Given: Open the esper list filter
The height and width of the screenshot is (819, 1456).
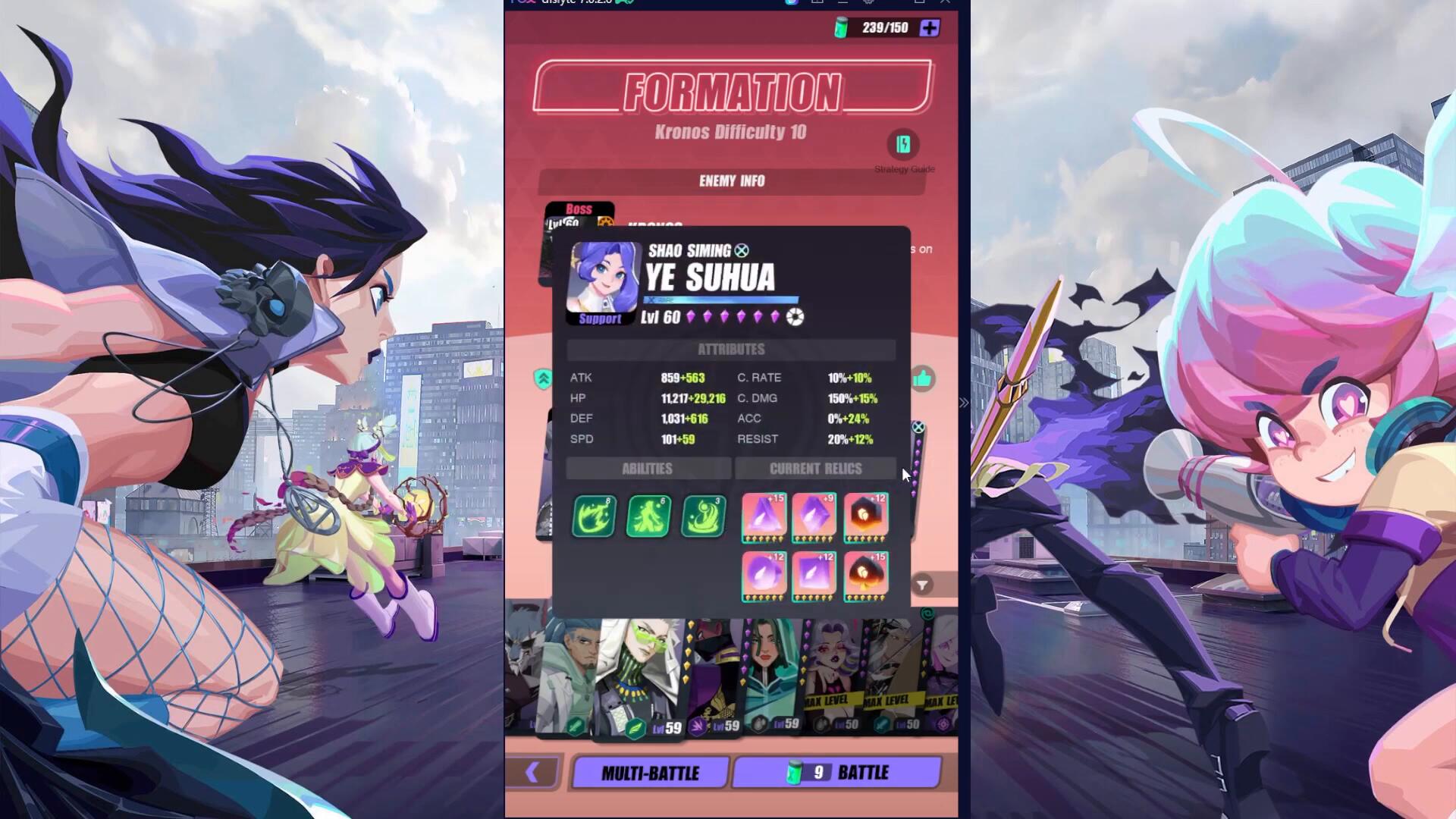Looking at the screenshot, I should pos(923,585).
